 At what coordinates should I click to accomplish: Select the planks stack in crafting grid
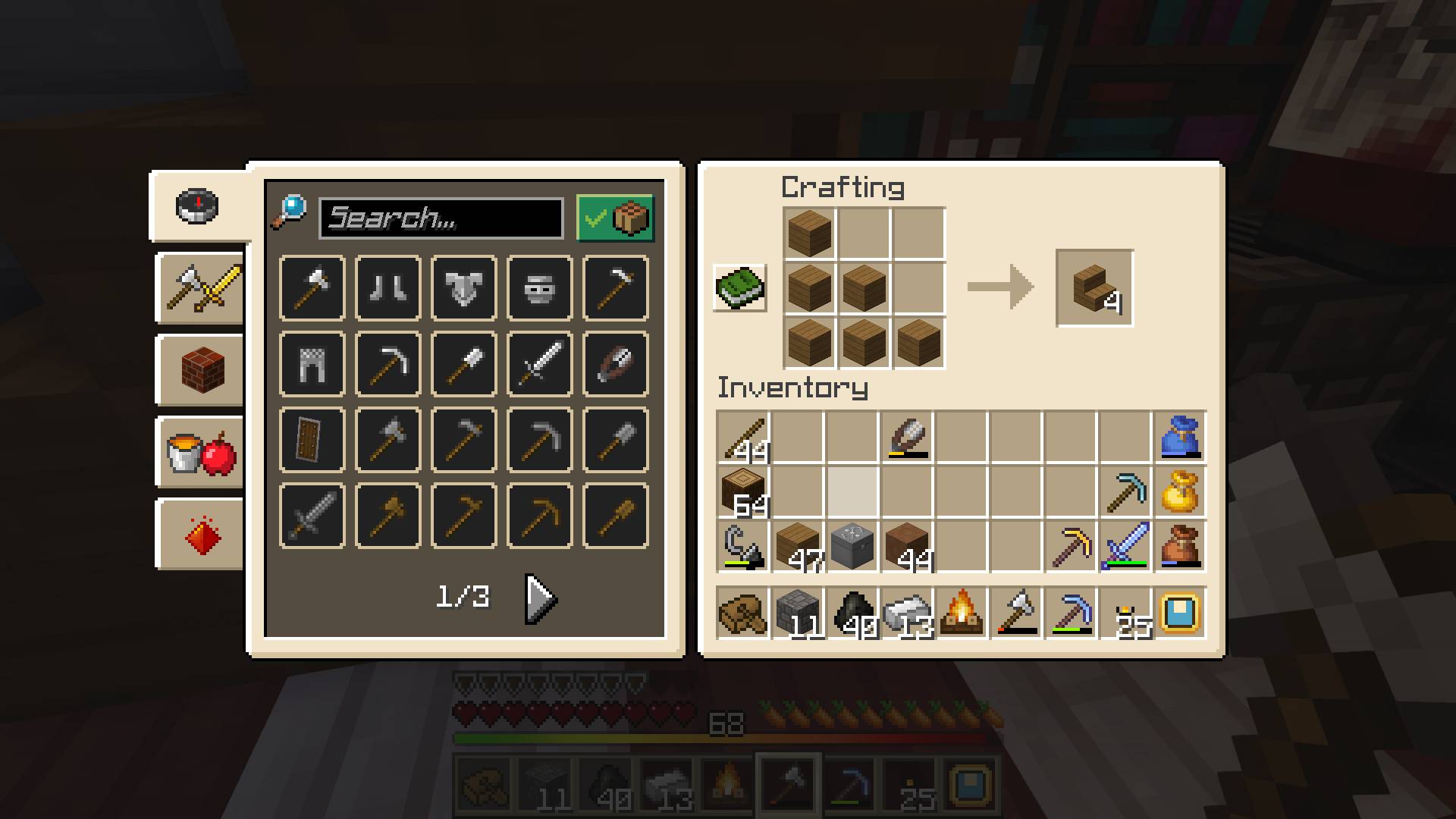point(808,234)
